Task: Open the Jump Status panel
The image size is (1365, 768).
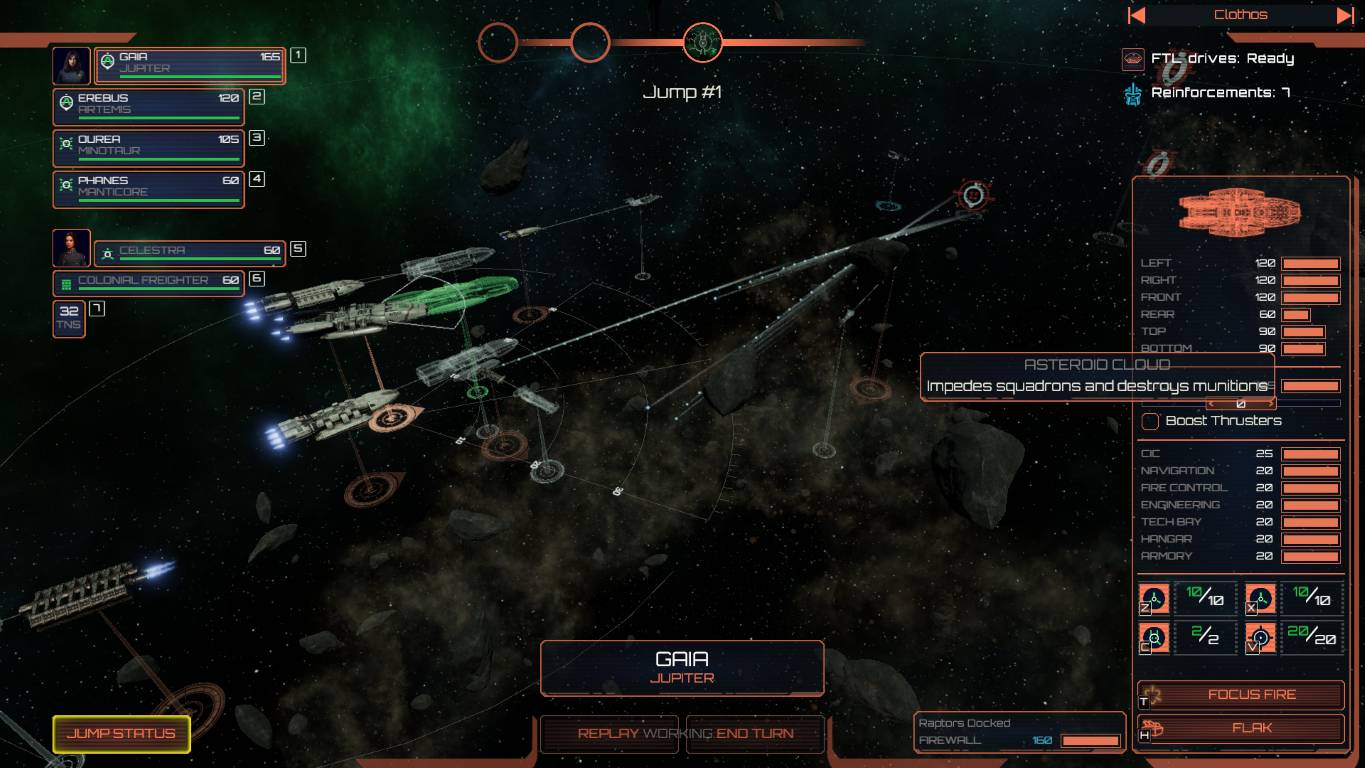Action: (121, 734)
